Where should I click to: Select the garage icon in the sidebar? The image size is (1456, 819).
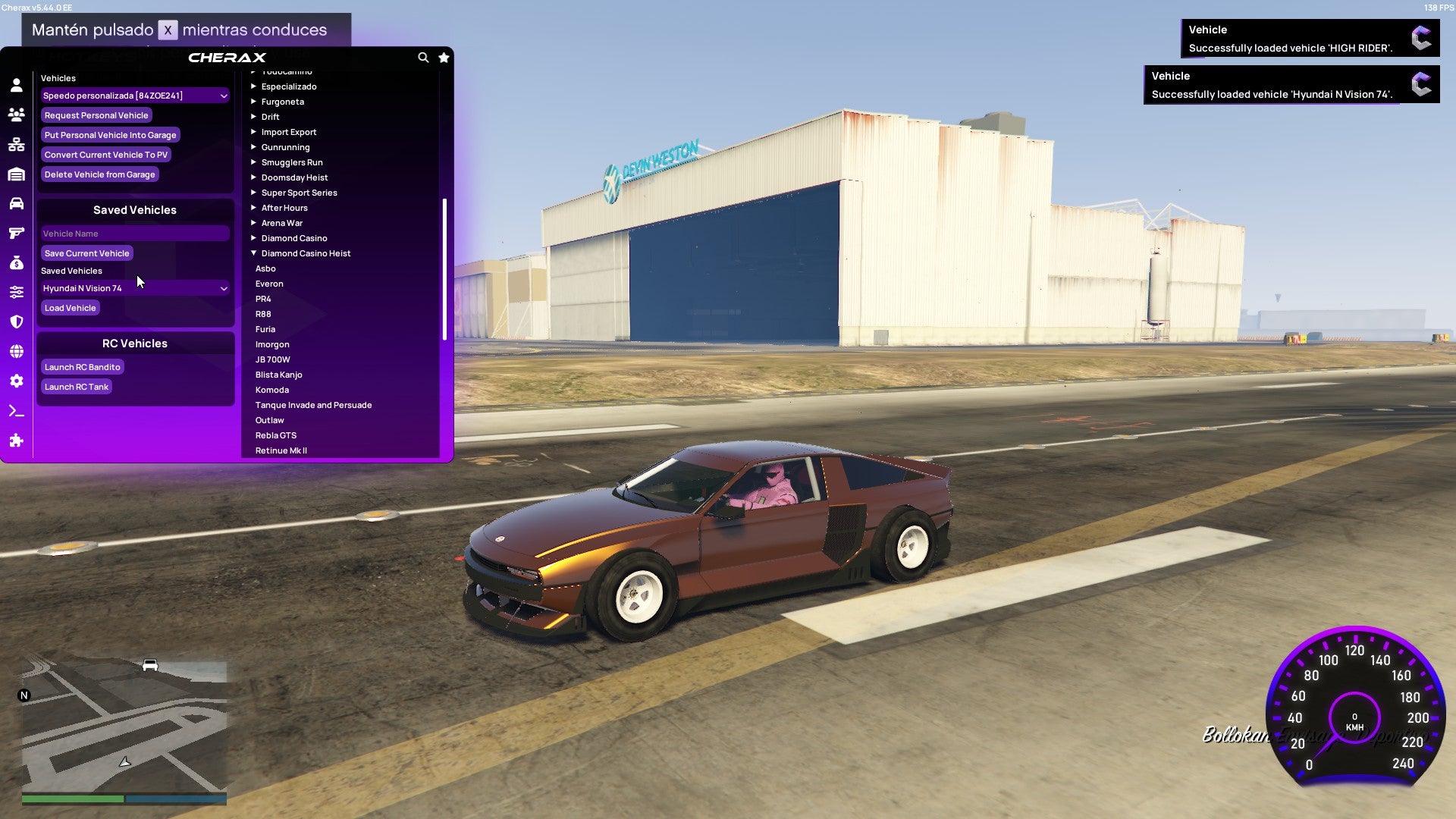click(17, 174)
